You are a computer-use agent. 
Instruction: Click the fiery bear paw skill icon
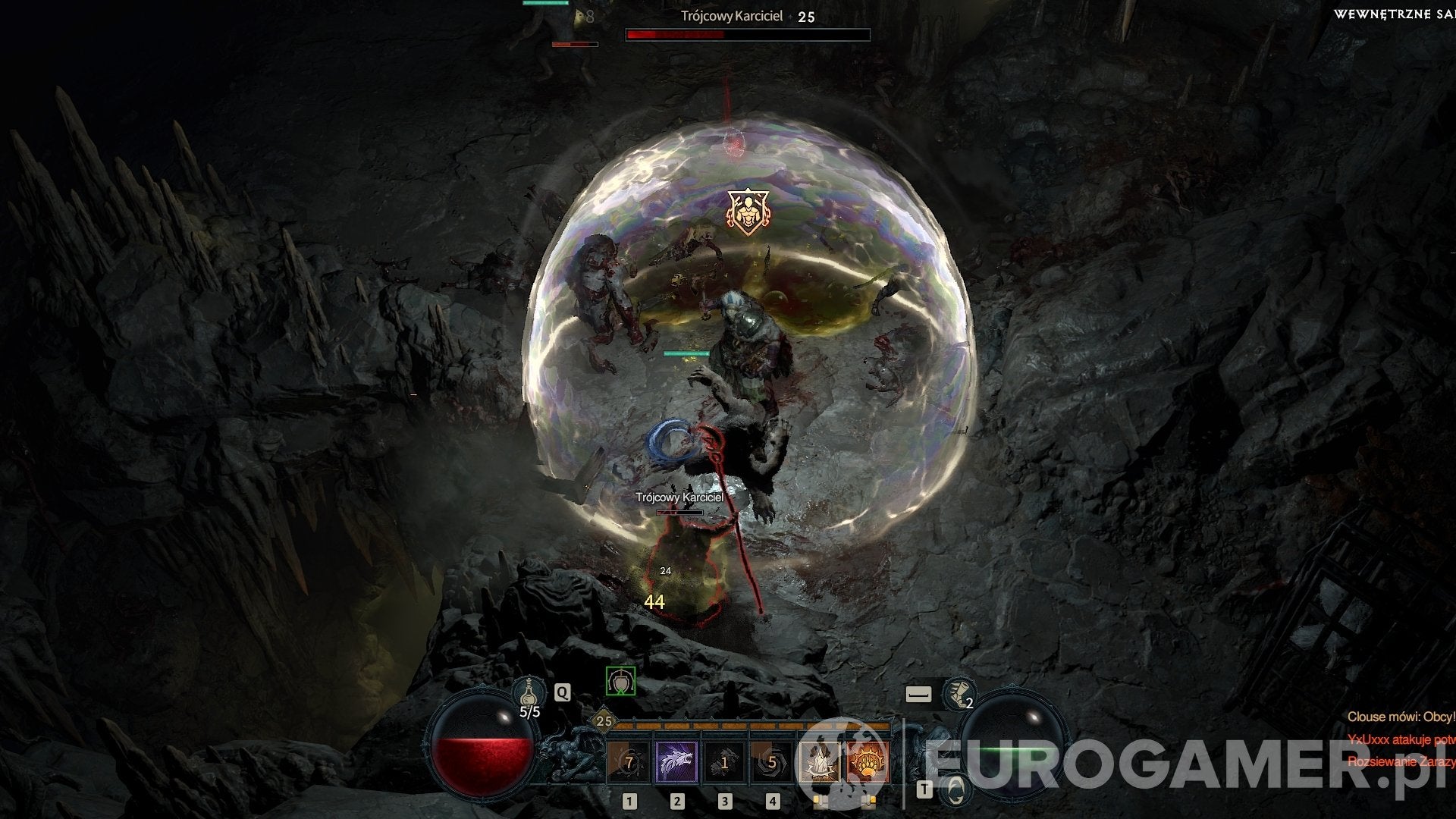tap(868, 762)
